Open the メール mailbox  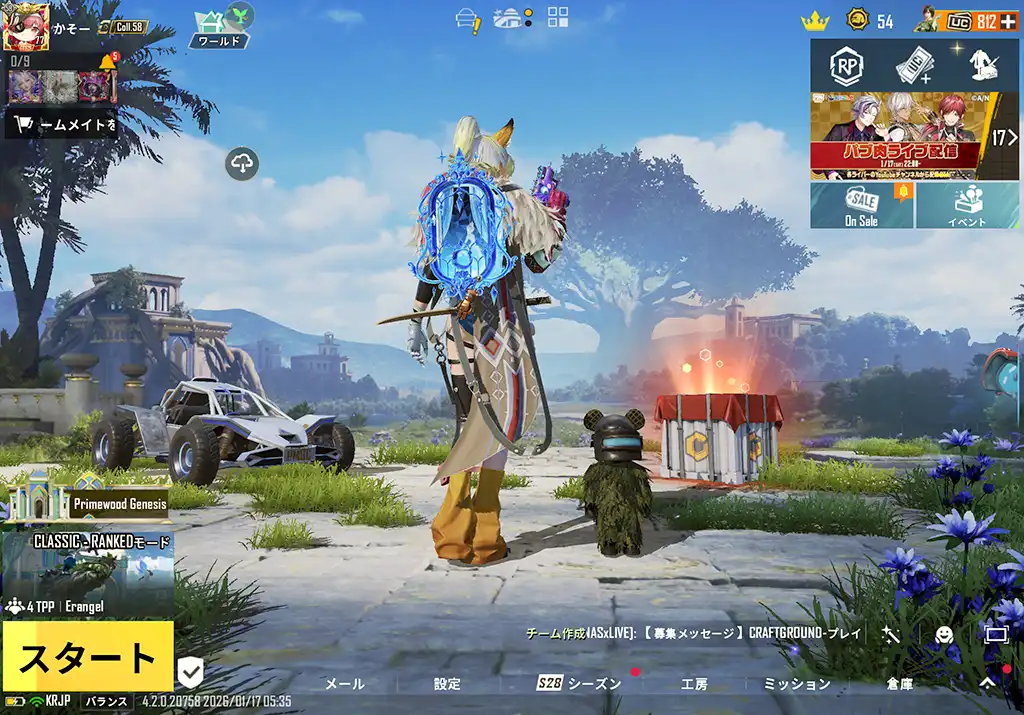[345, 684]
